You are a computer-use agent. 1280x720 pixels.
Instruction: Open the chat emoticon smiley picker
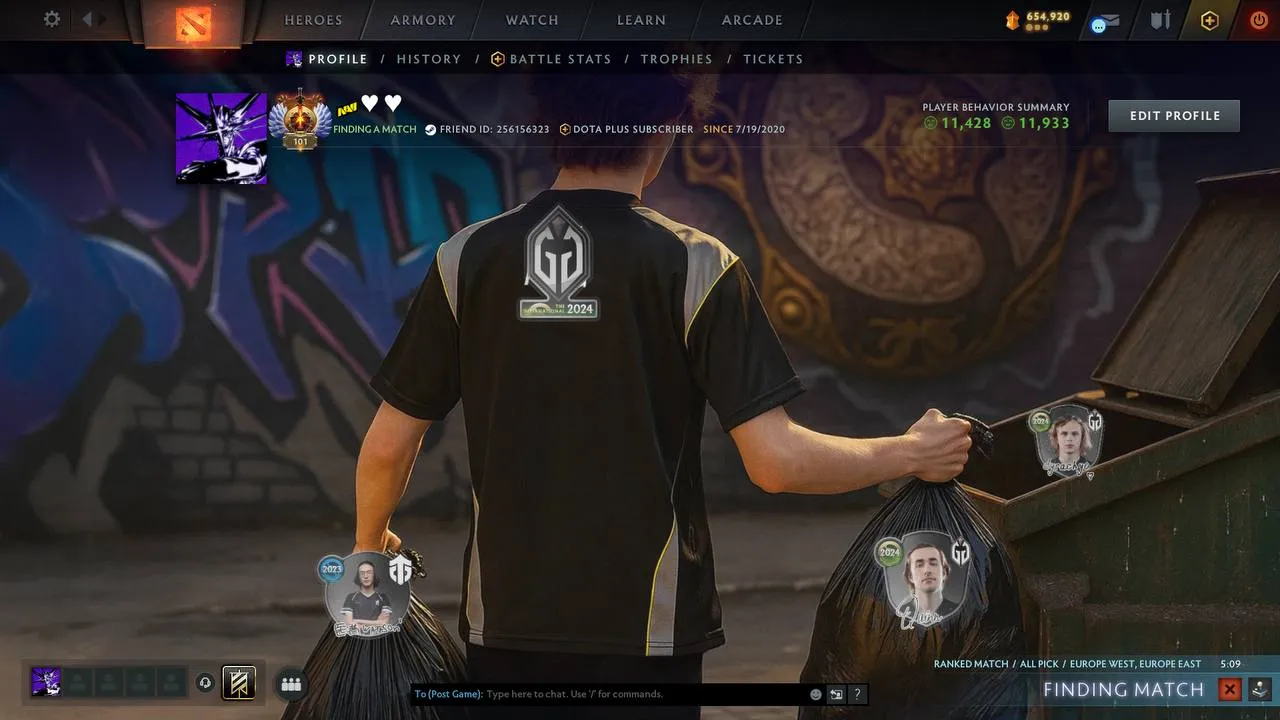(816, 694)
